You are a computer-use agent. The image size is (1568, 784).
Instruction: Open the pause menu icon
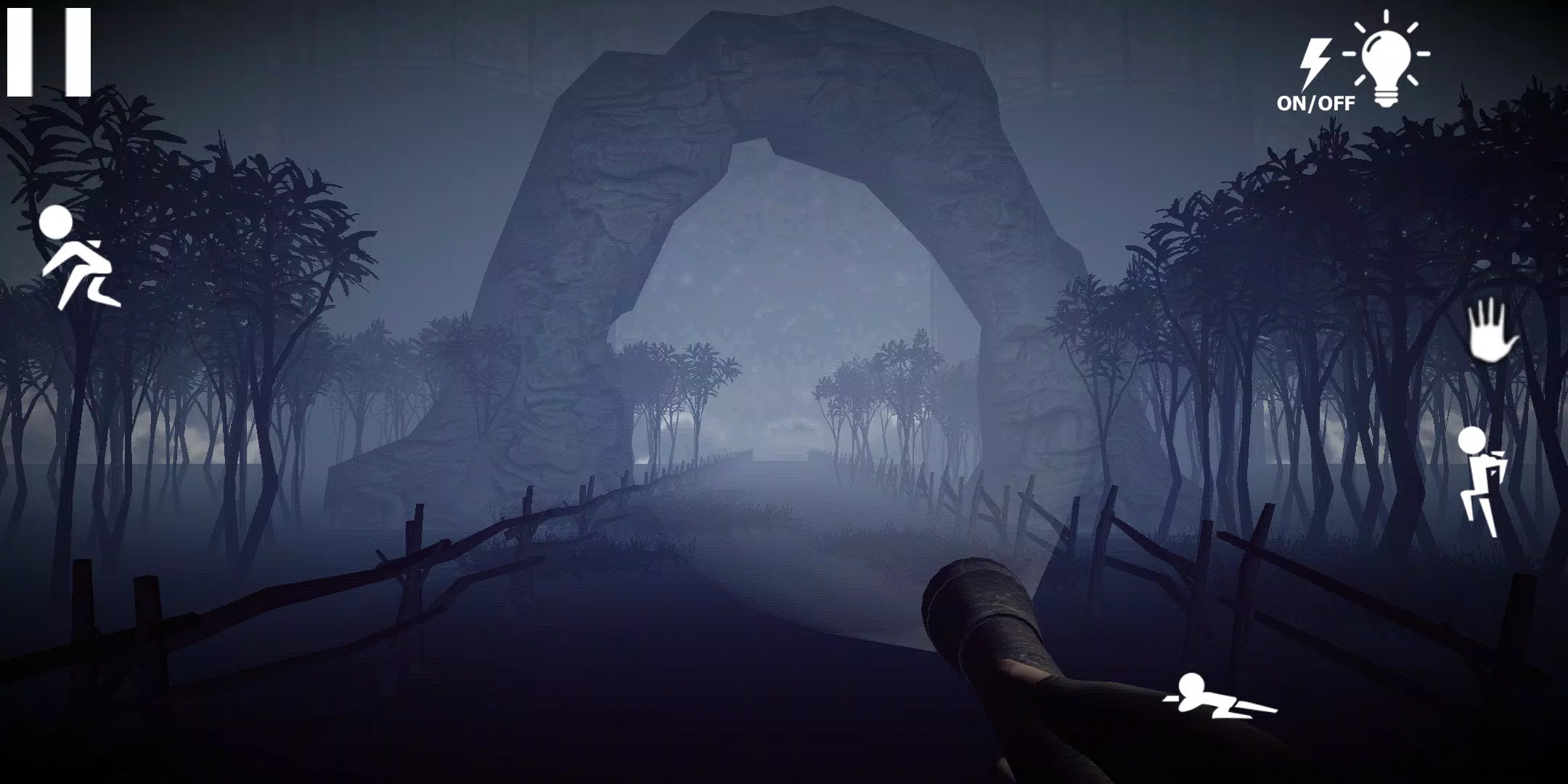[x=49, y=51]
